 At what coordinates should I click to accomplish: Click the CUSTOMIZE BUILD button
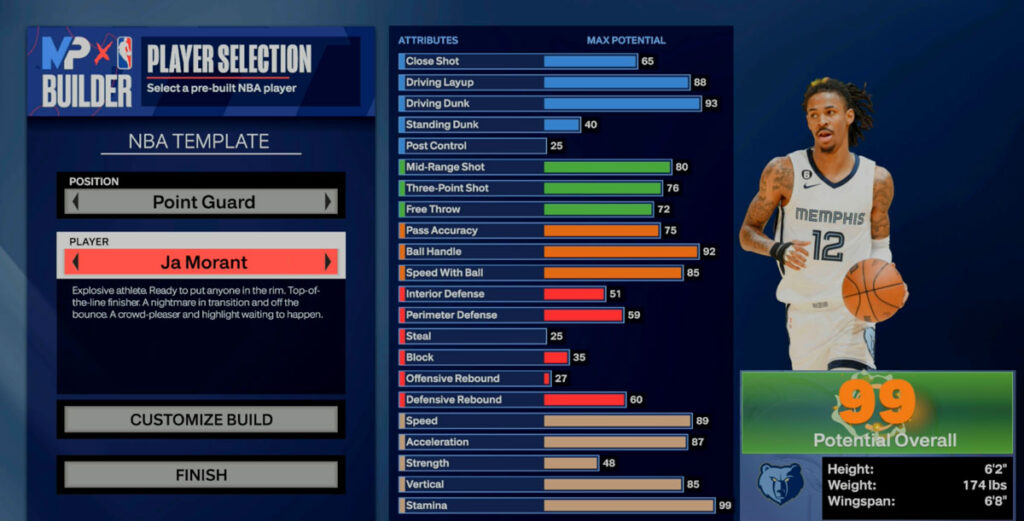201,420
